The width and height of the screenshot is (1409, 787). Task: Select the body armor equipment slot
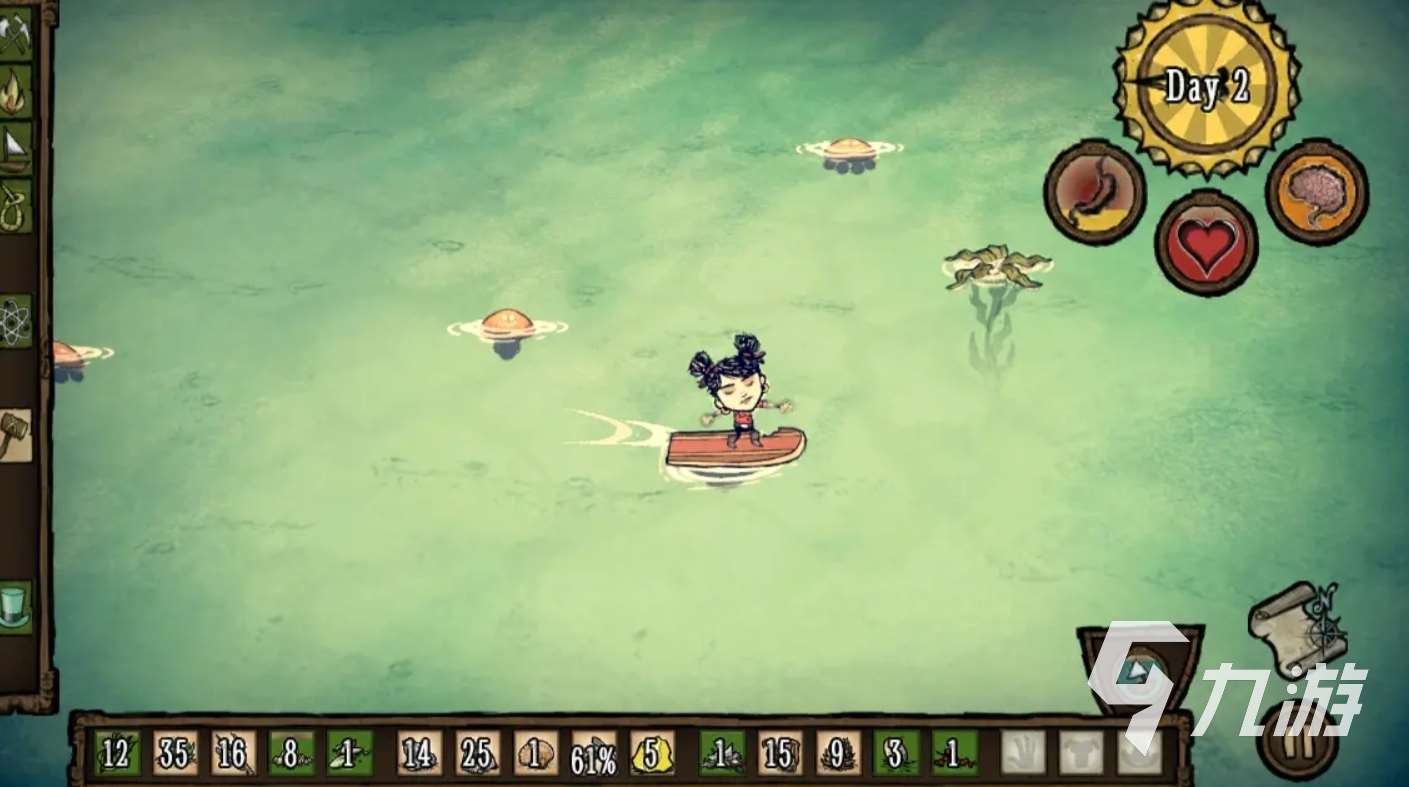point(1081,753)
